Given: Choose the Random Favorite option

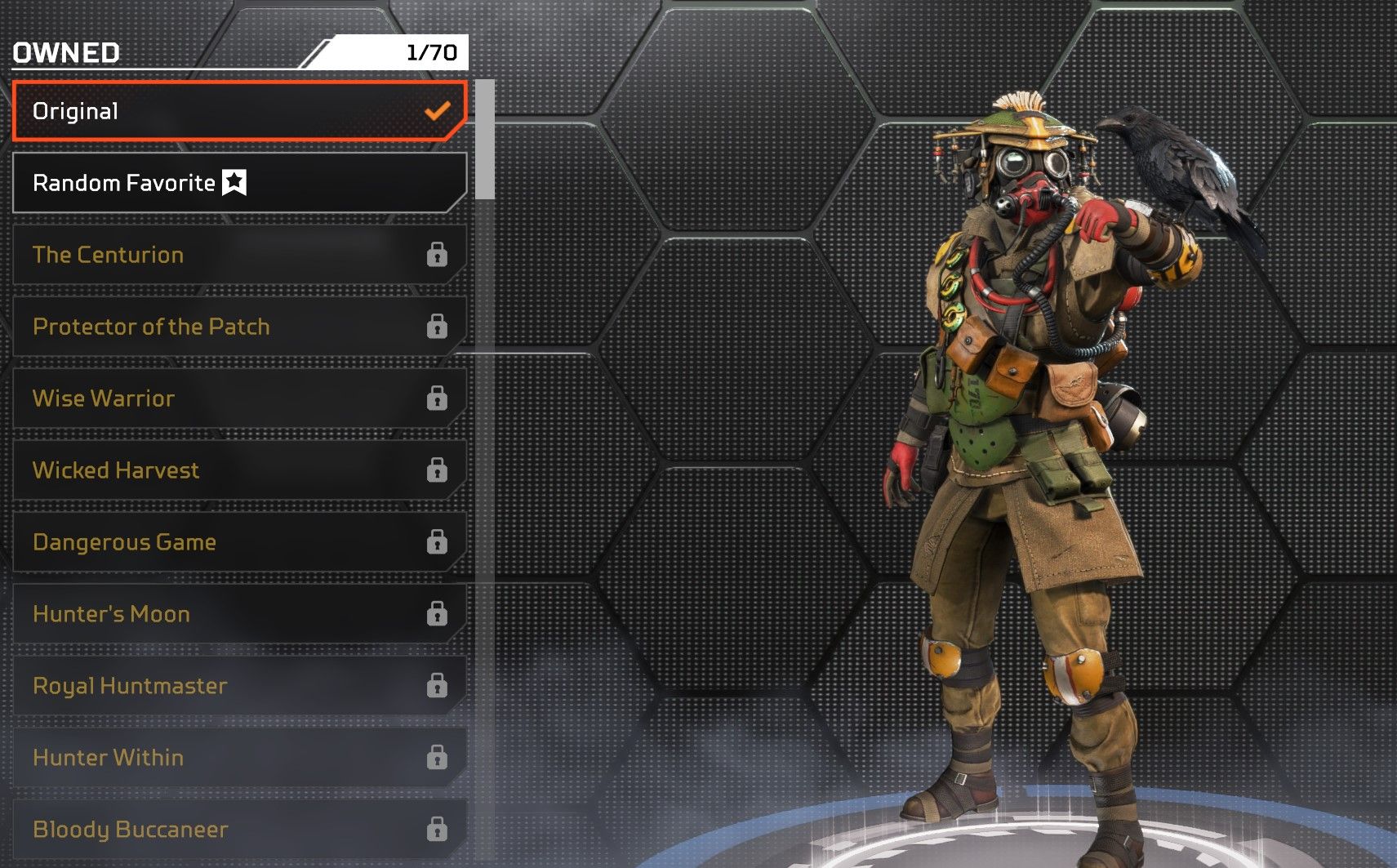Looking at the screenshot, I should (239, 183).
